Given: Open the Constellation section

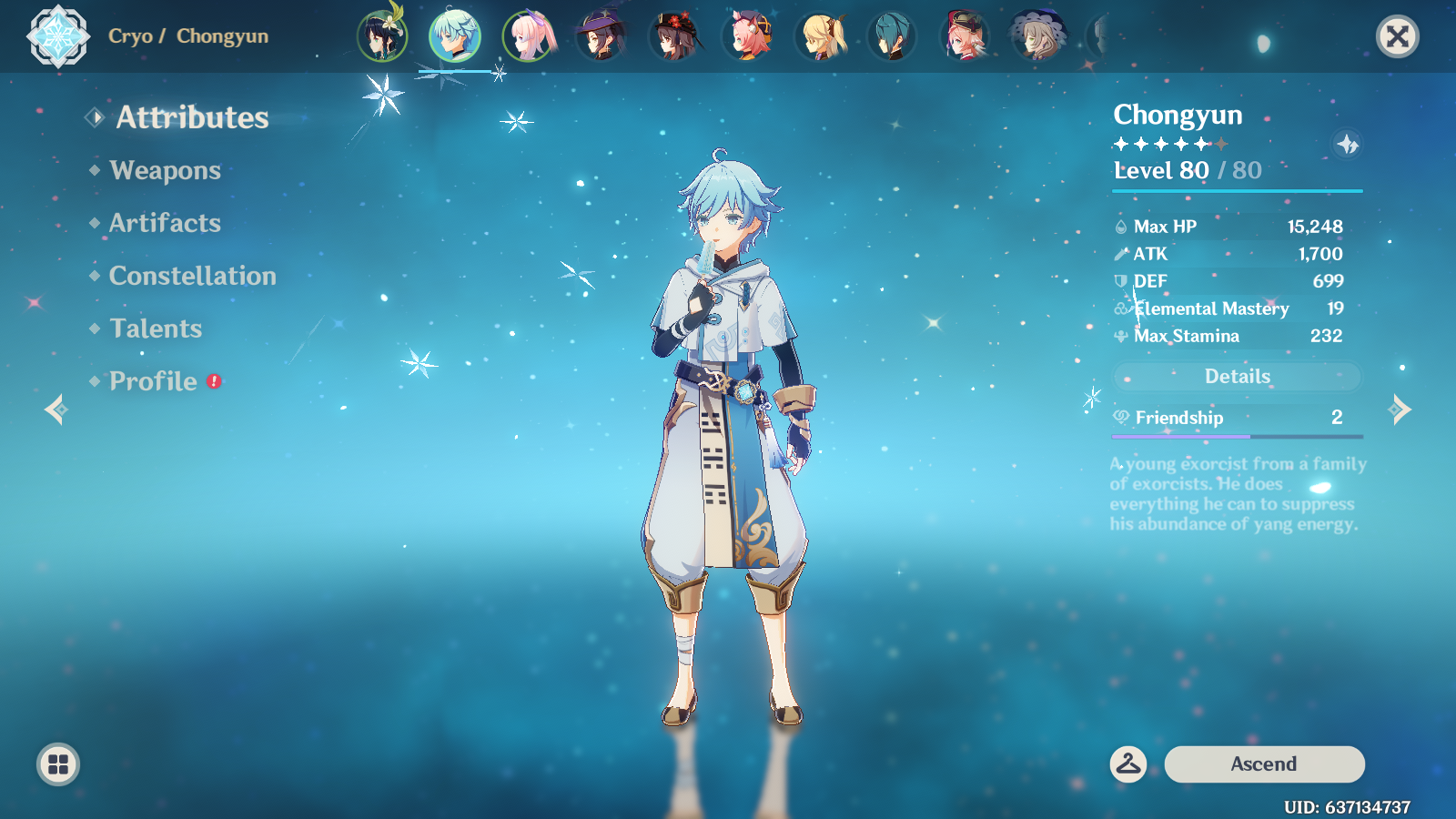Looking at the screenshot, I should 192,276.
